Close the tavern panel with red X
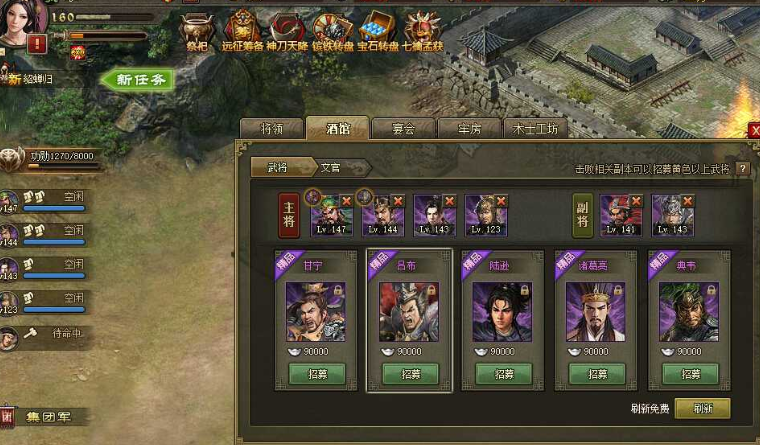The width and height of the screenshot is (760, 445). click(x=754, y=130)
